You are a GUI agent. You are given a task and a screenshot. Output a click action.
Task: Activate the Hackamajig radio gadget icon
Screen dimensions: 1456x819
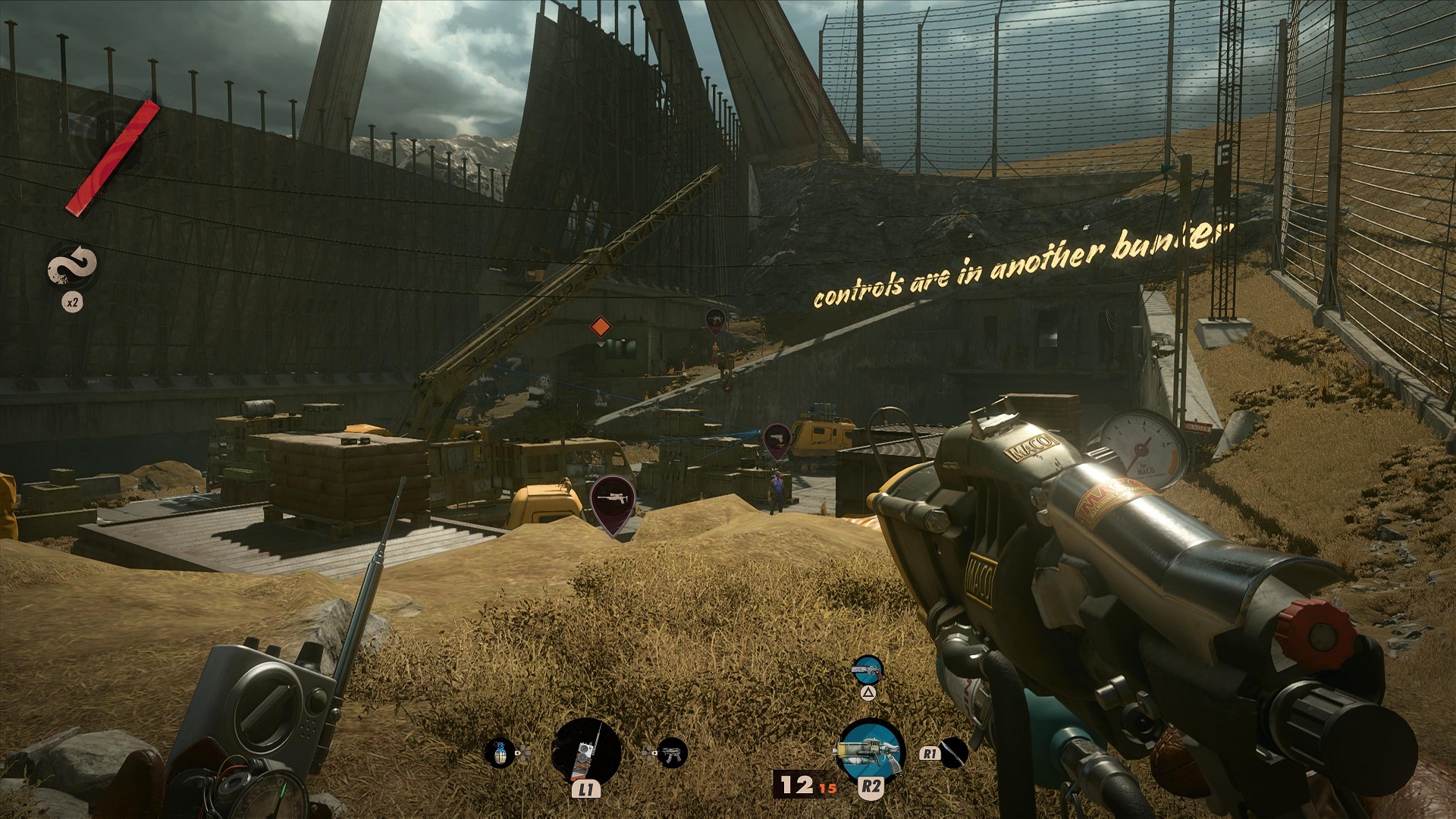tap(588, 752)
